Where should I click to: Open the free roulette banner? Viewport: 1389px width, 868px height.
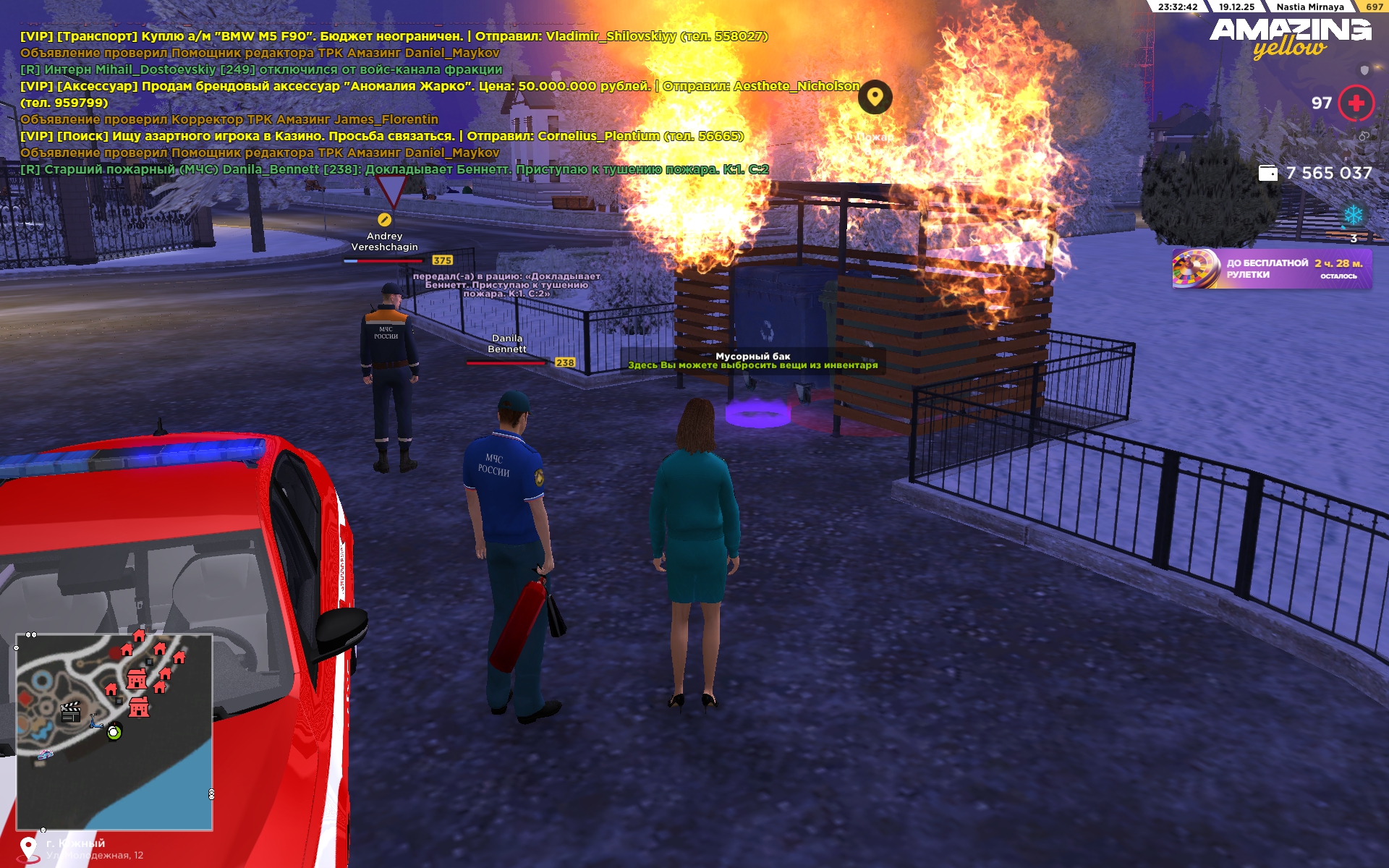tap(1271, 269)
